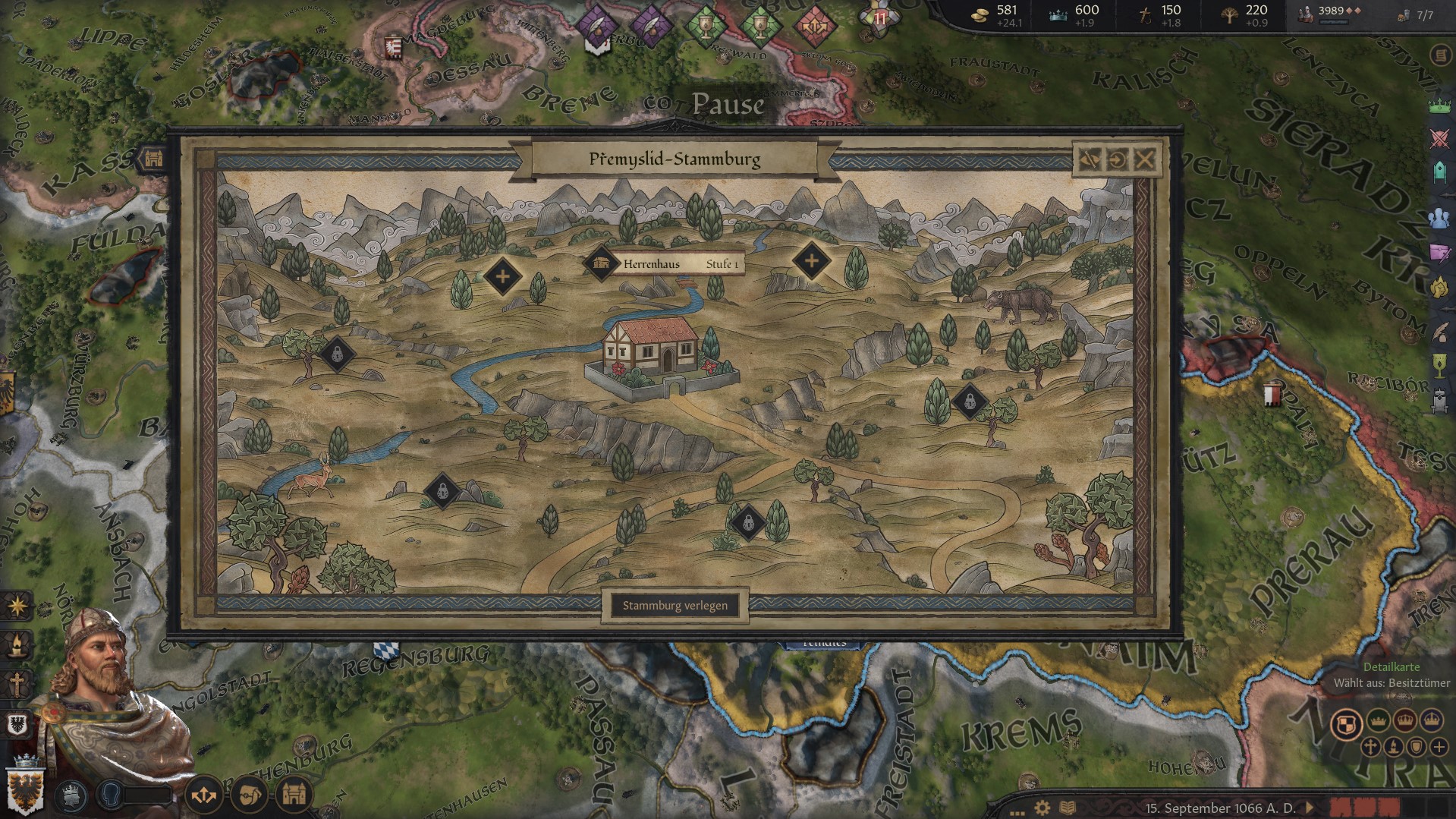Open the settings gear menu

tap(1042, 808)
